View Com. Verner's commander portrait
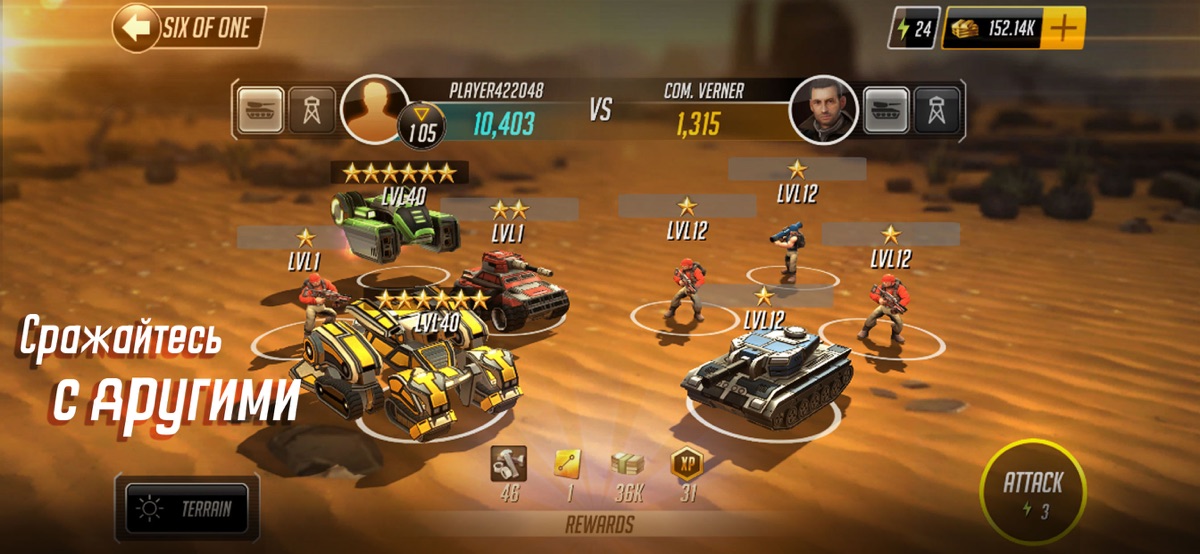 [x=823, y=109]
